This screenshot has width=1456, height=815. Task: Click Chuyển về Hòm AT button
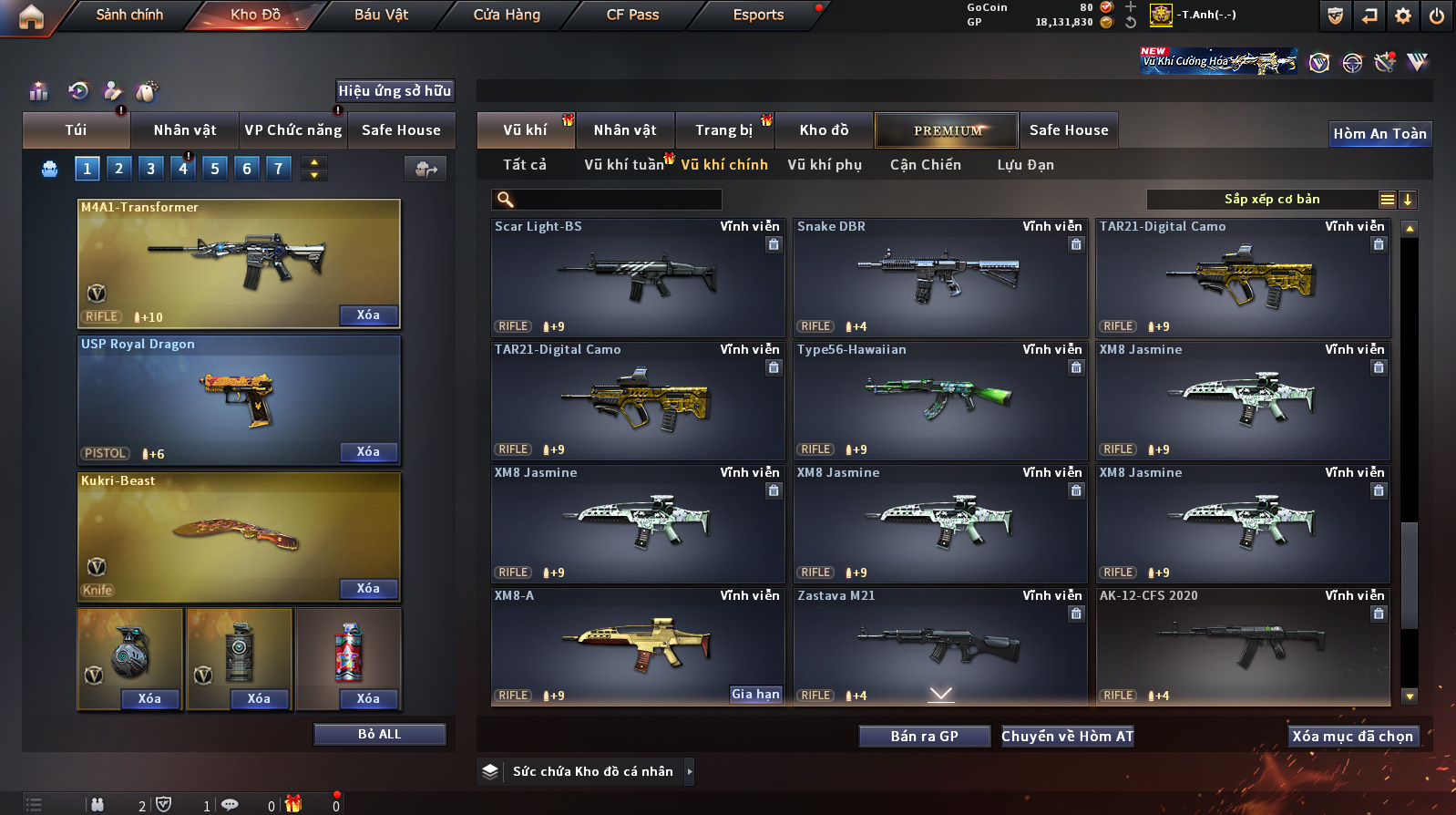pyautogui.click(x=1067, y=737)
